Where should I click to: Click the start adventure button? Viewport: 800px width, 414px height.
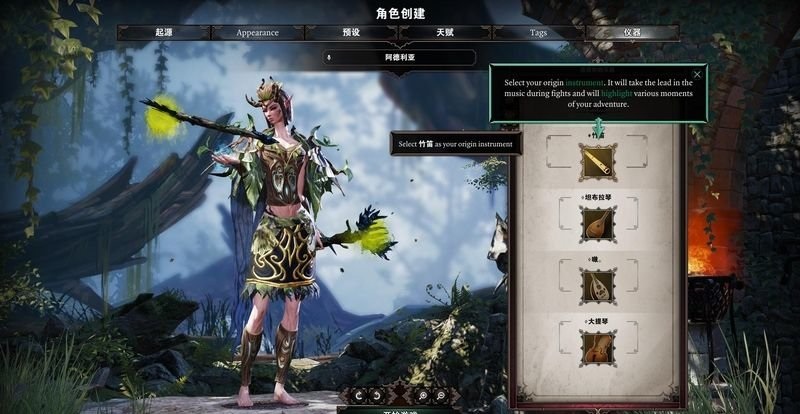tap(400, 409)
